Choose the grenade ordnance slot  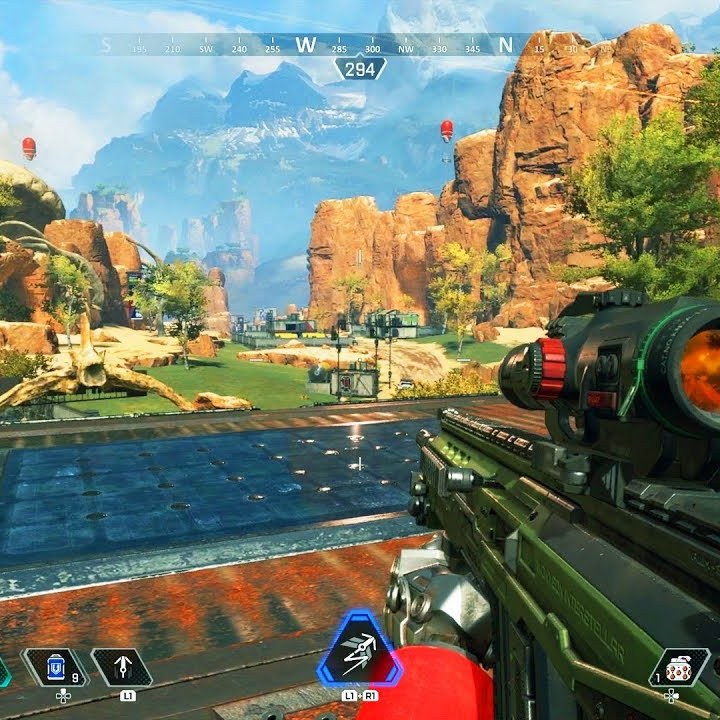point(679,667)
